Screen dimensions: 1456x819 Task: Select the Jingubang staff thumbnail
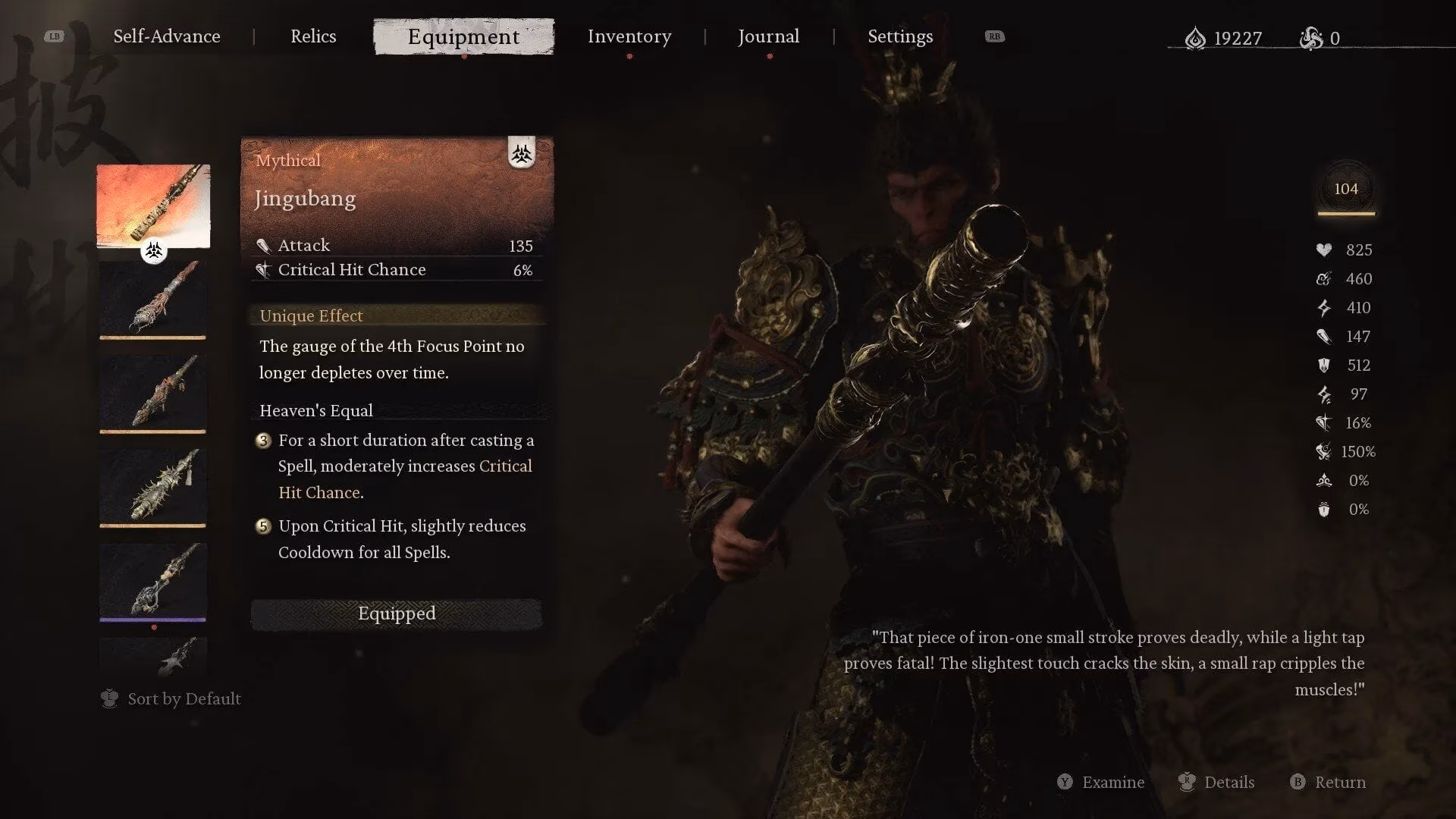click(153, 206)
